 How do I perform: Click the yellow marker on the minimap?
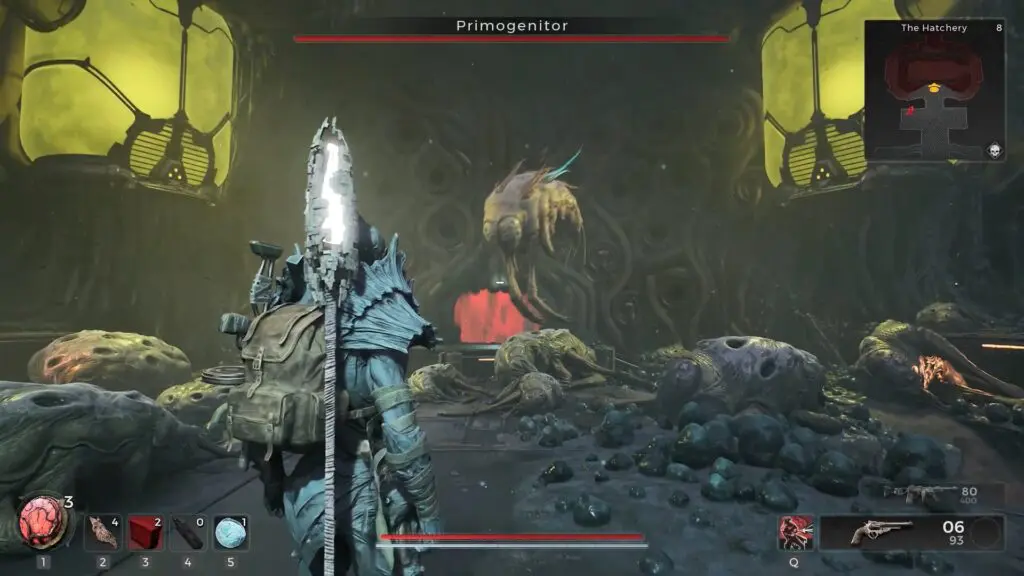click(x=935, y=89)
